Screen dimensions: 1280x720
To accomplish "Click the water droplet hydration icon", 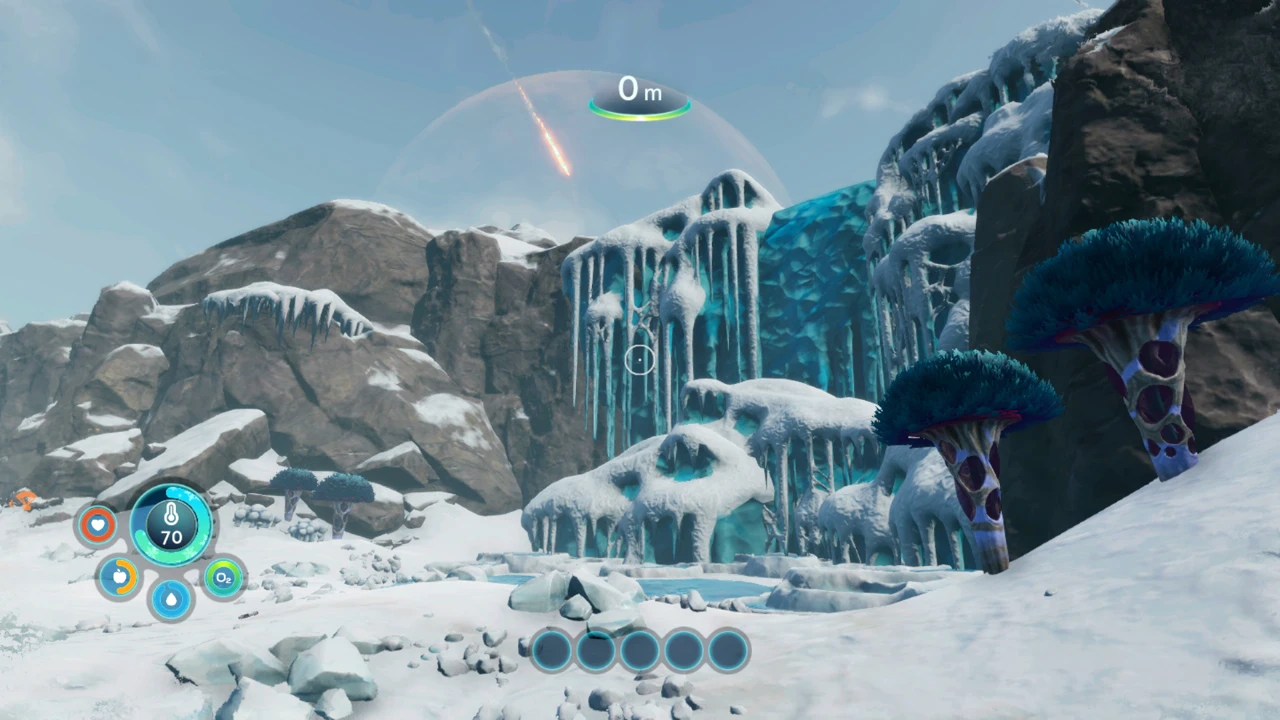I will pos(170,598).
